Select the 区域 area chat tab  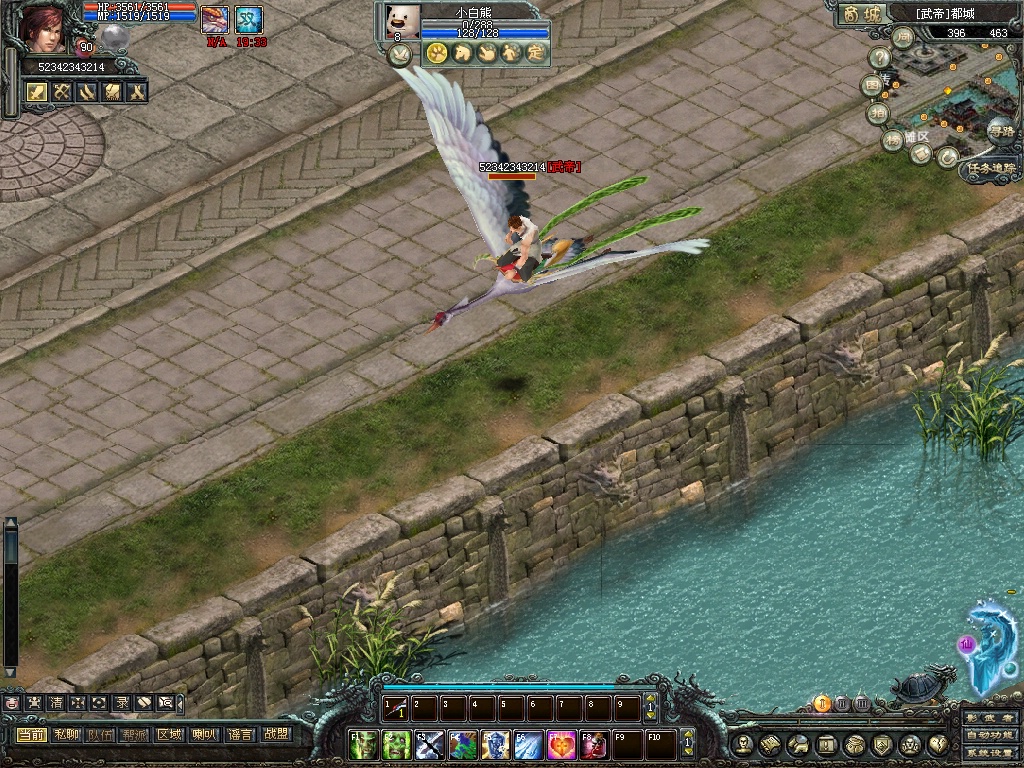click(171, 735)
